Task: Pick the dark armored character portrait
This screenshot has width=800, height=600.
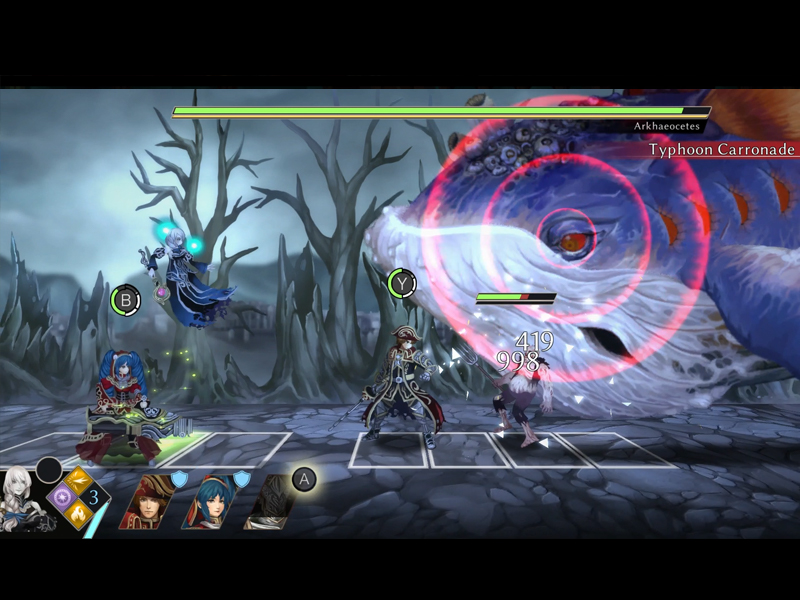Action: coord(269,503)
